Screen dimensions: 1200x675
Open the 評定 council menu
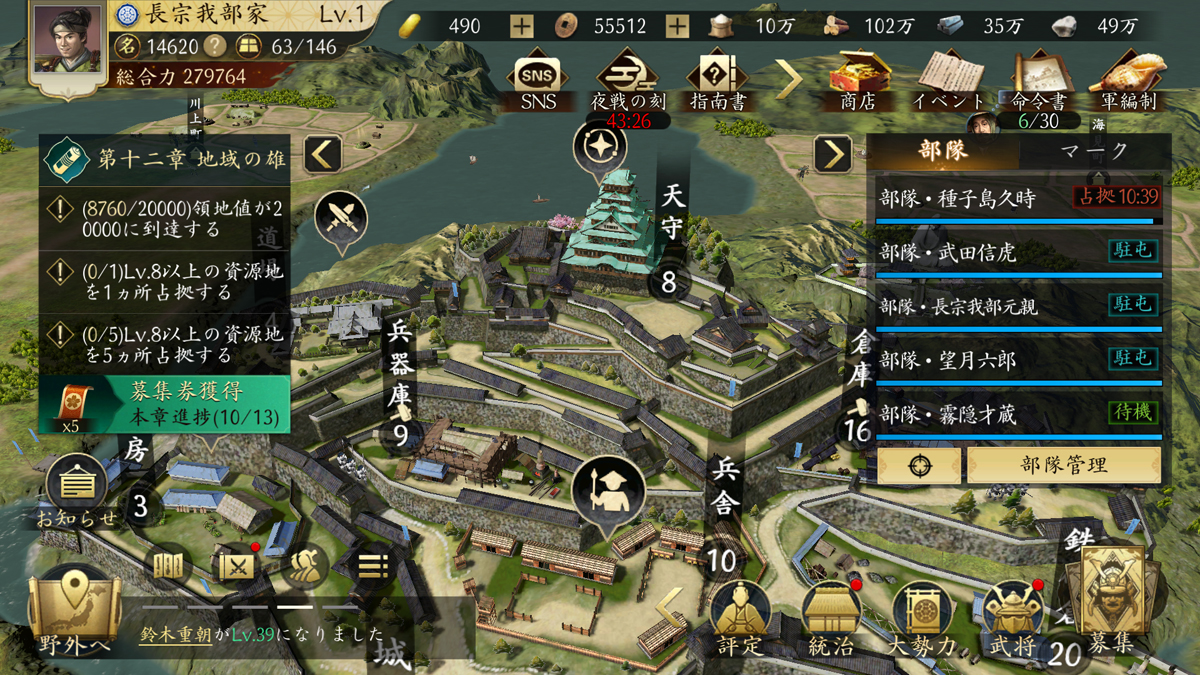pos(740,618)
